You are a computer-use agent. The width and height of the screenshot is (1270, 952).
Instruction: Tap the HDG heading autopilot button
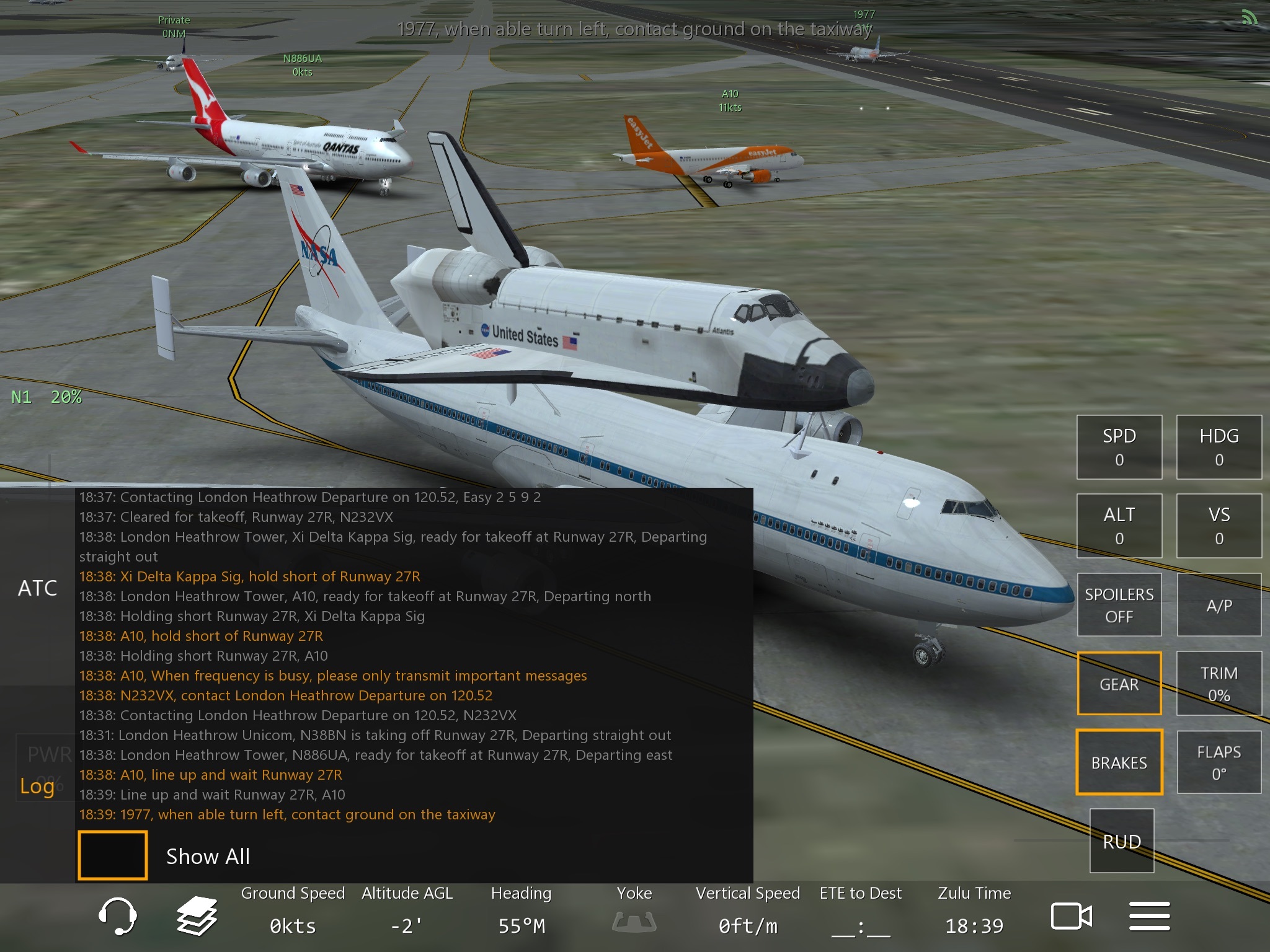(1219, 447)
